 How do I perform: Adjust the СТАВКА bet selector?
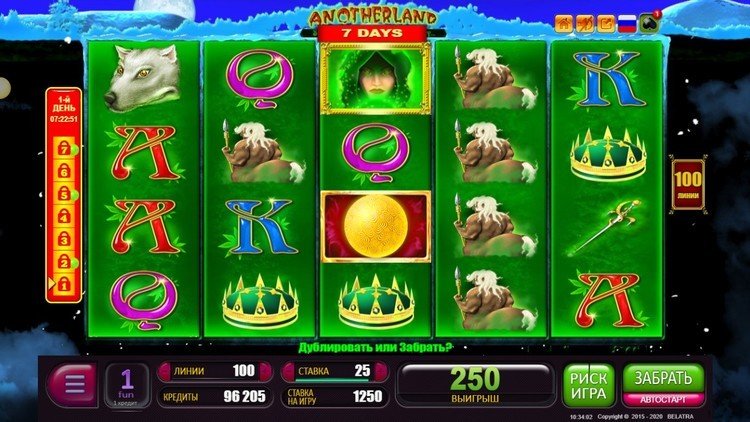pyautogui.click(x=334, y=370)
